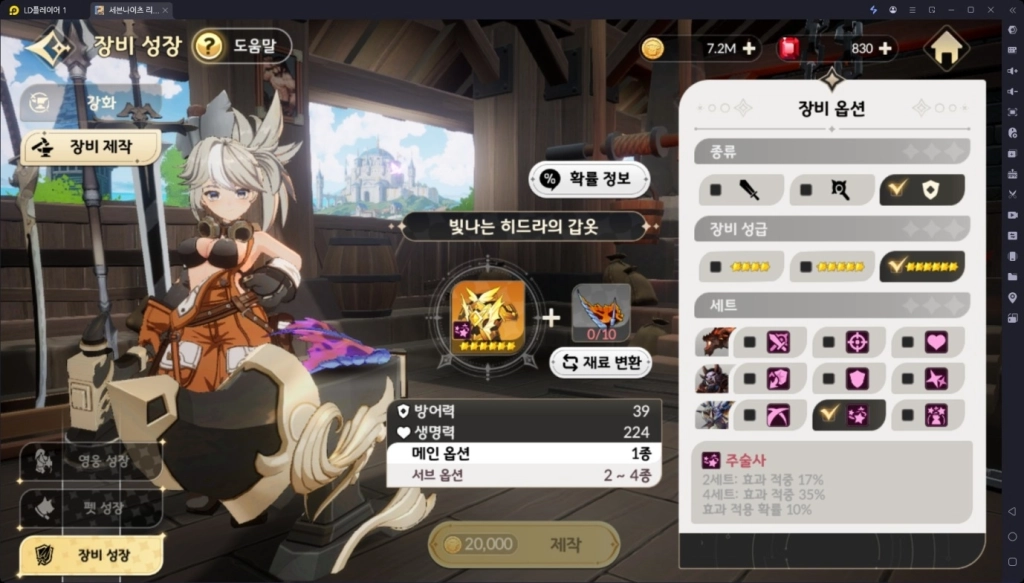1024x583 pixels.
Task: Open the 펫 성장 pet growth menu
Action: [x=90, y=507]
